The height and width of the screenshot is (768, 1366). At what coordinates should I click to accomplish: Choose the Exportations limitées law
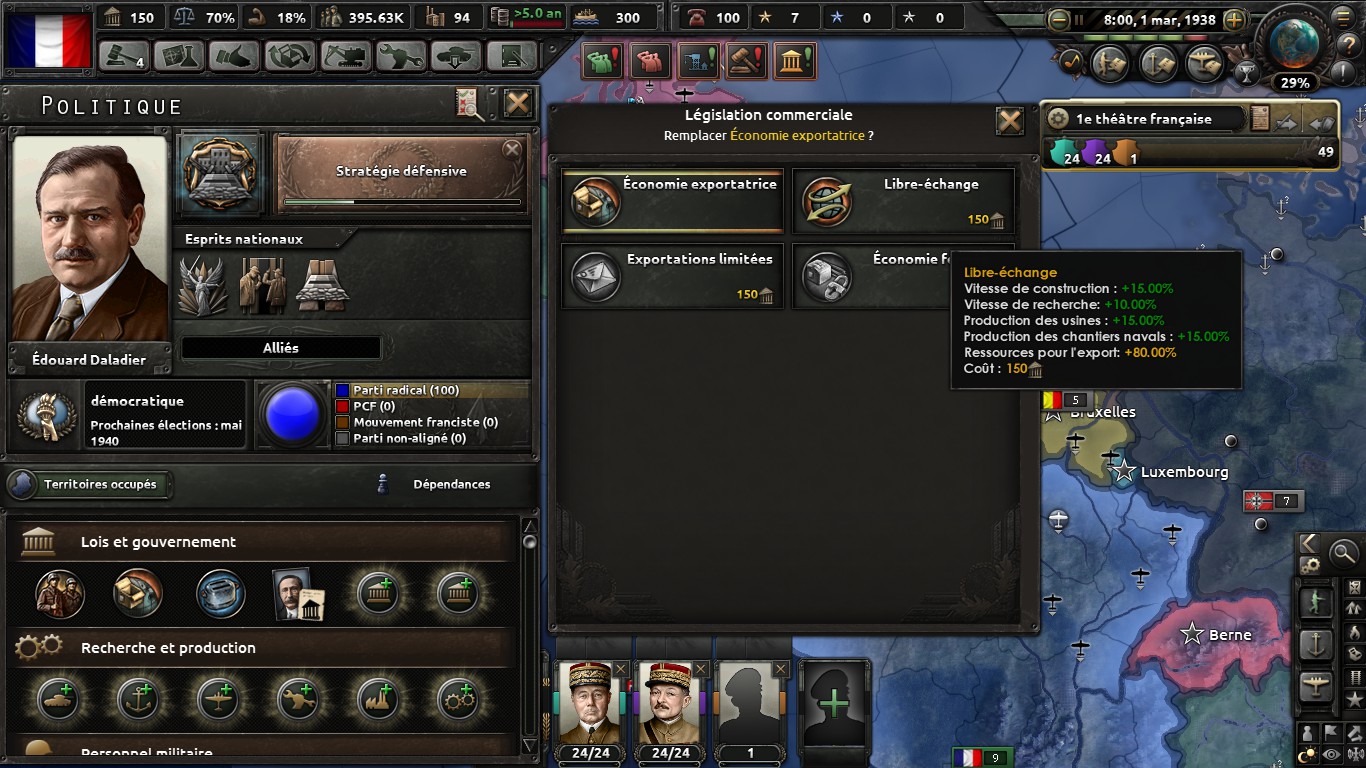tap(673, 276)
